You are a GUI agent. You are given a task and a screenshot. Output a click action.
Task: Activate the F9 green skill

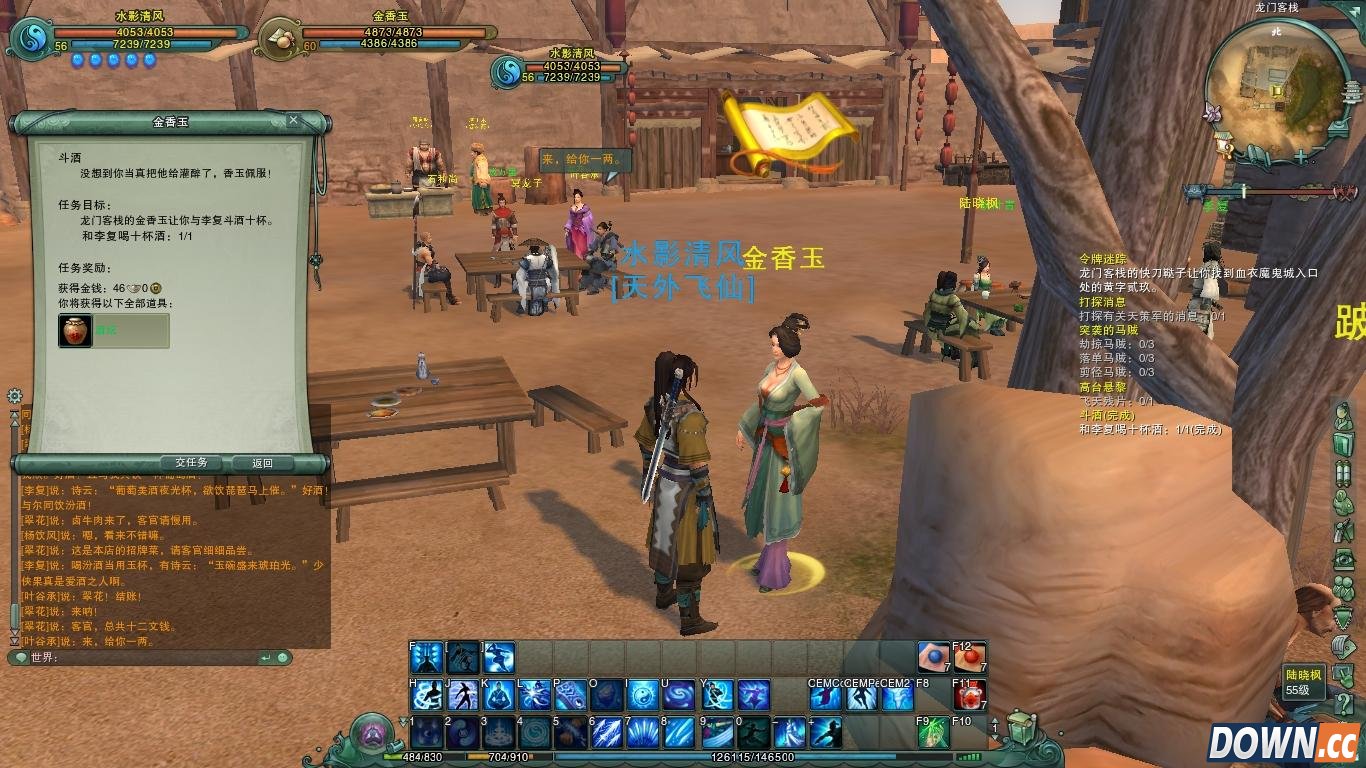click(x=932, y=732)
